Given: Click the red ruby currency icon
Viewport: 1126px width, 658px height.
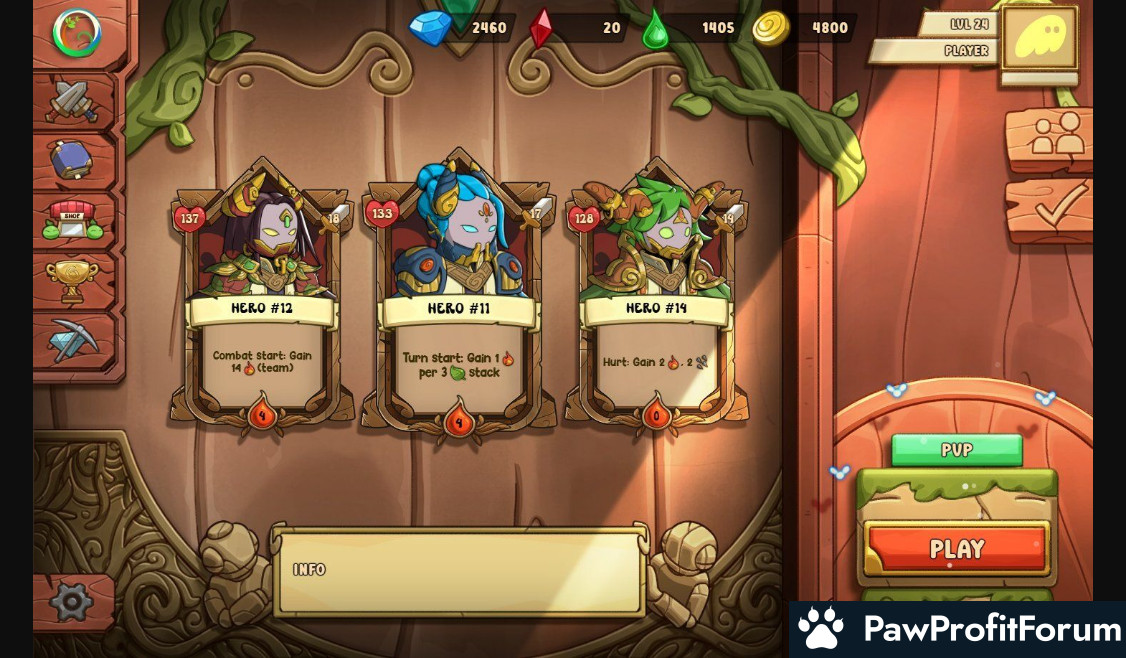Looking at the screenshot, I should pos(541,28).
